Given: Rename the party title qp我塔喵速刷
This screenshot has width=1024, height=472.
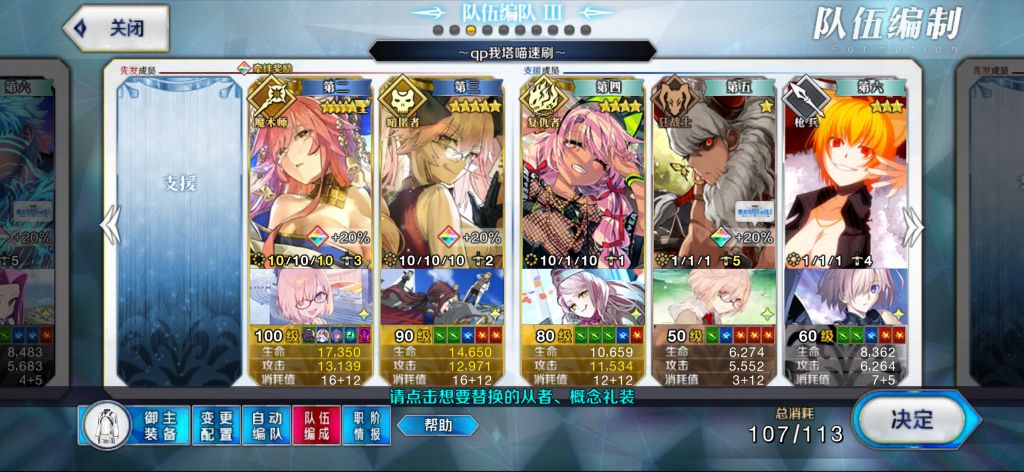Looking at the screenshot, I should pos(512,50).
